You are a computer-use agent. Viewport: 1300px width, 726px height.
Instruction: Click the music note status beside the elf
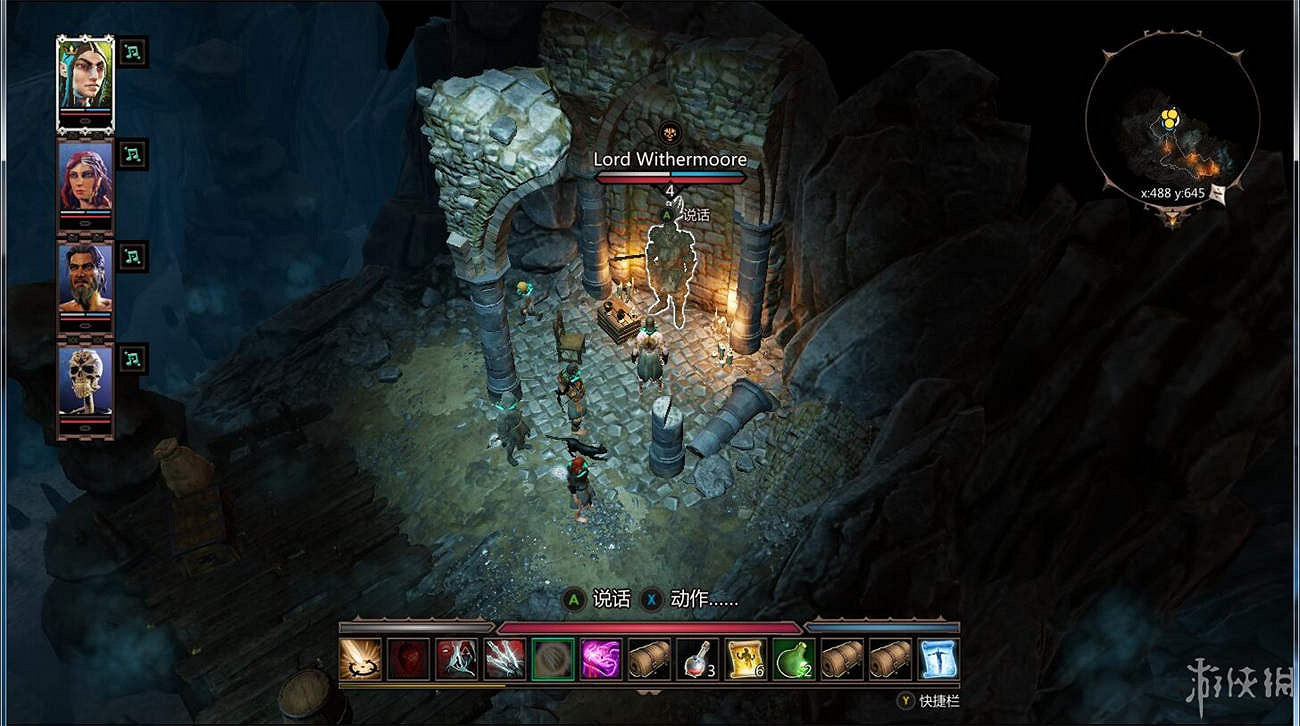pos(133,52)
